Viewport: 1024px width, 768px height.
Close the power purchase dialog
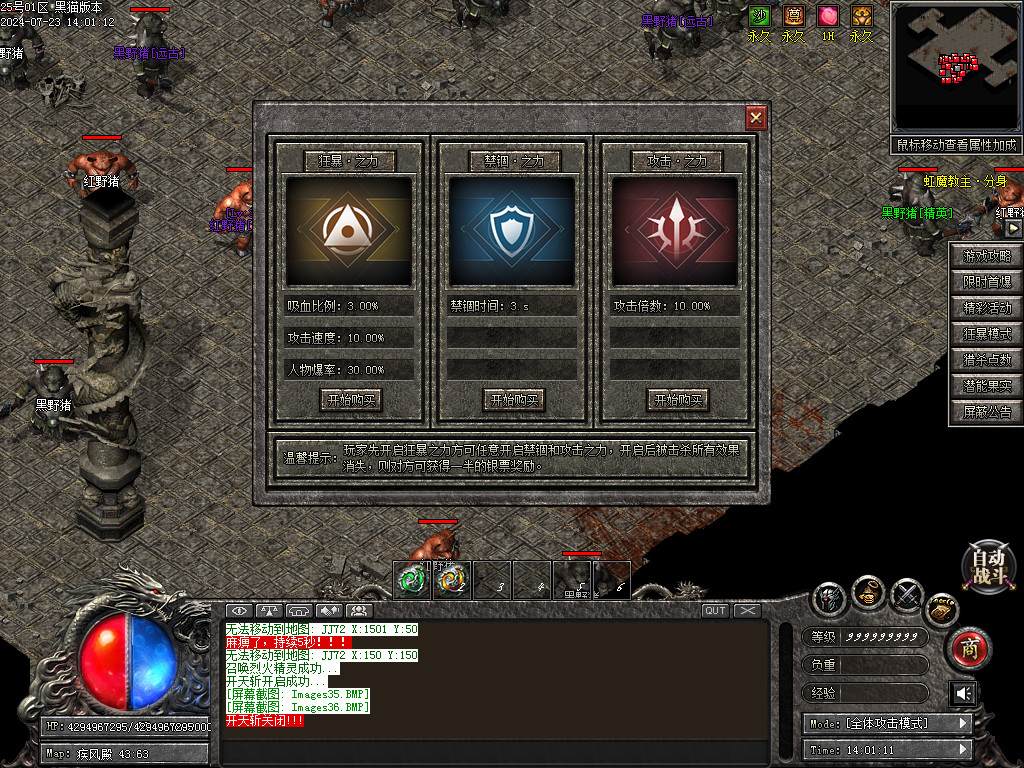(756, 117)
